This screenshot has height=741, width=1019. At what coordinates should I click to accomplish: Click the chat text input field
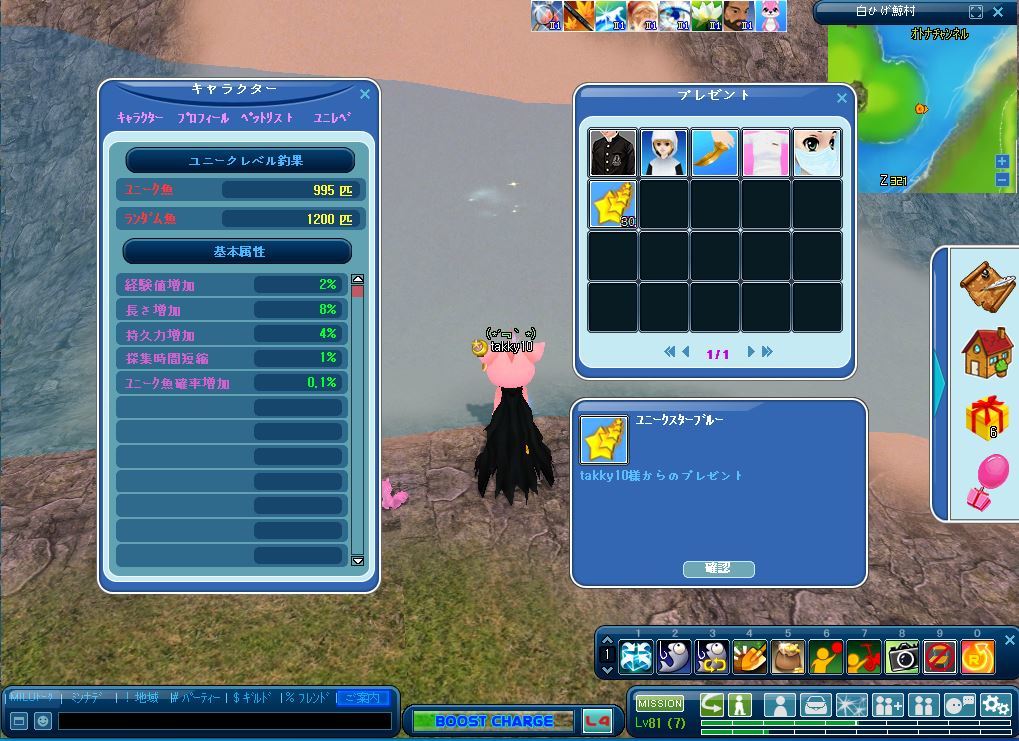tap(224, 720)
